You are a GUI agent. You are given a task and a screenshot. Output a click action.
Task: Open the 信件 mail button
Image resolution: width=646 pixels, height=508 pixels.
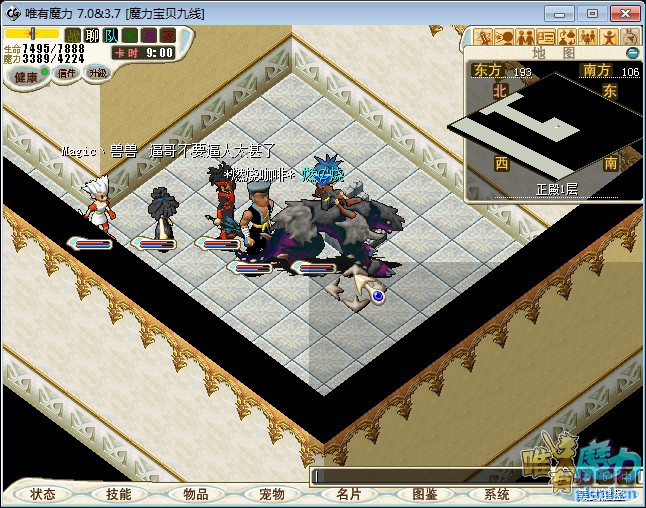[x=67, y=73]
